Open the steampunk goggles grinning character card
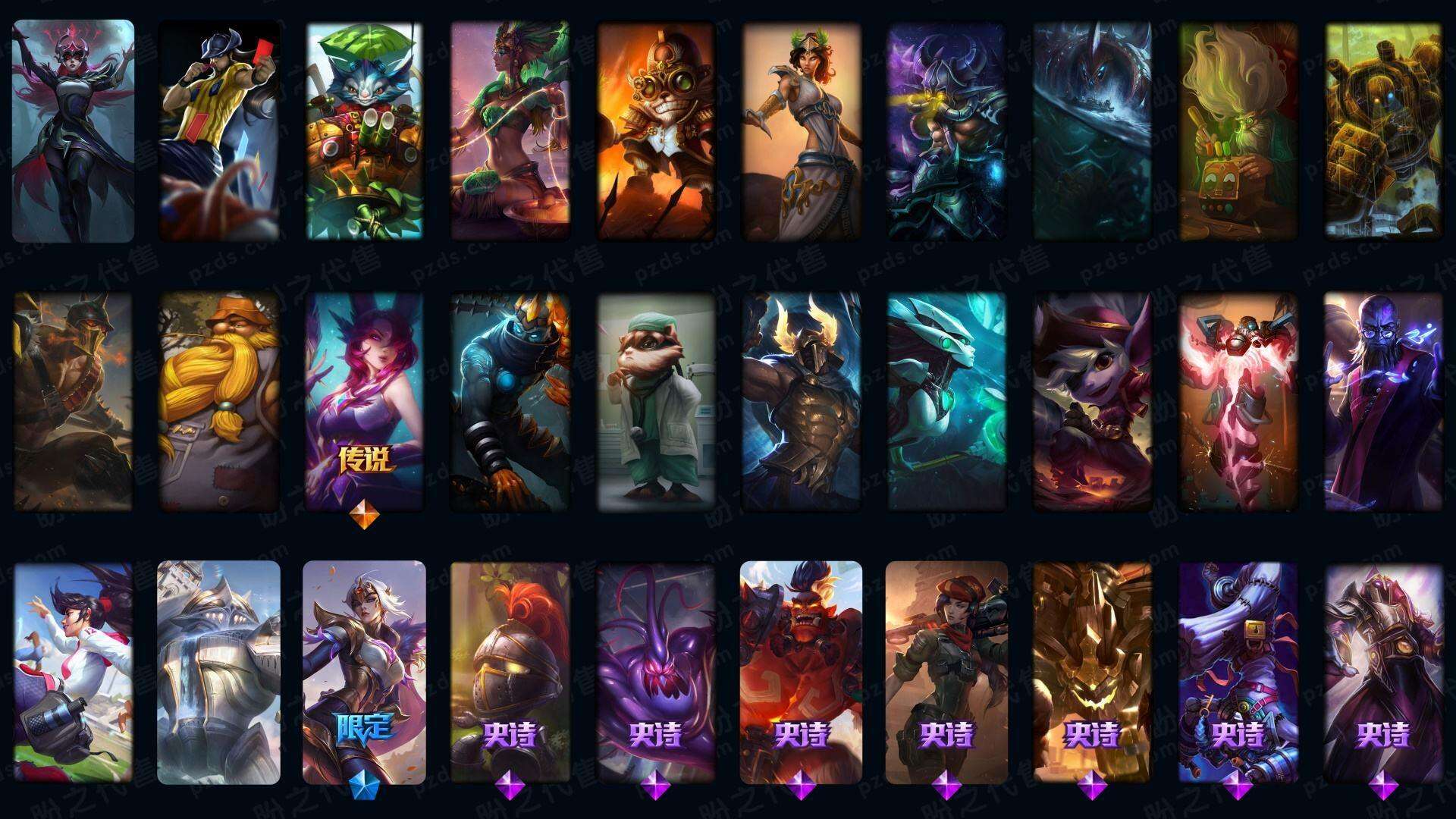 click(656, 130)
